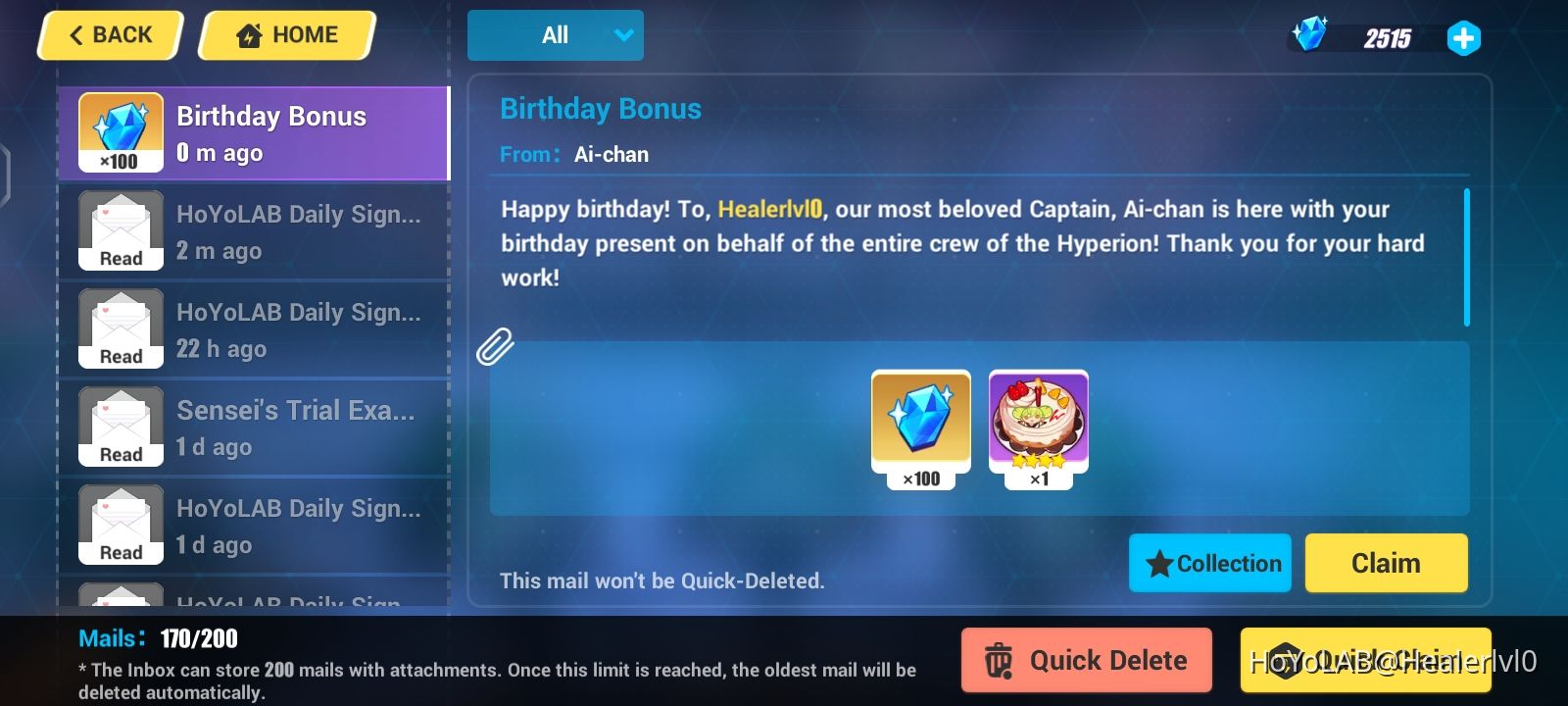Mark the HoYoLAB Daily Sign mail as read
Viewport: 1568px width, 706px height.
click(255, 230)
